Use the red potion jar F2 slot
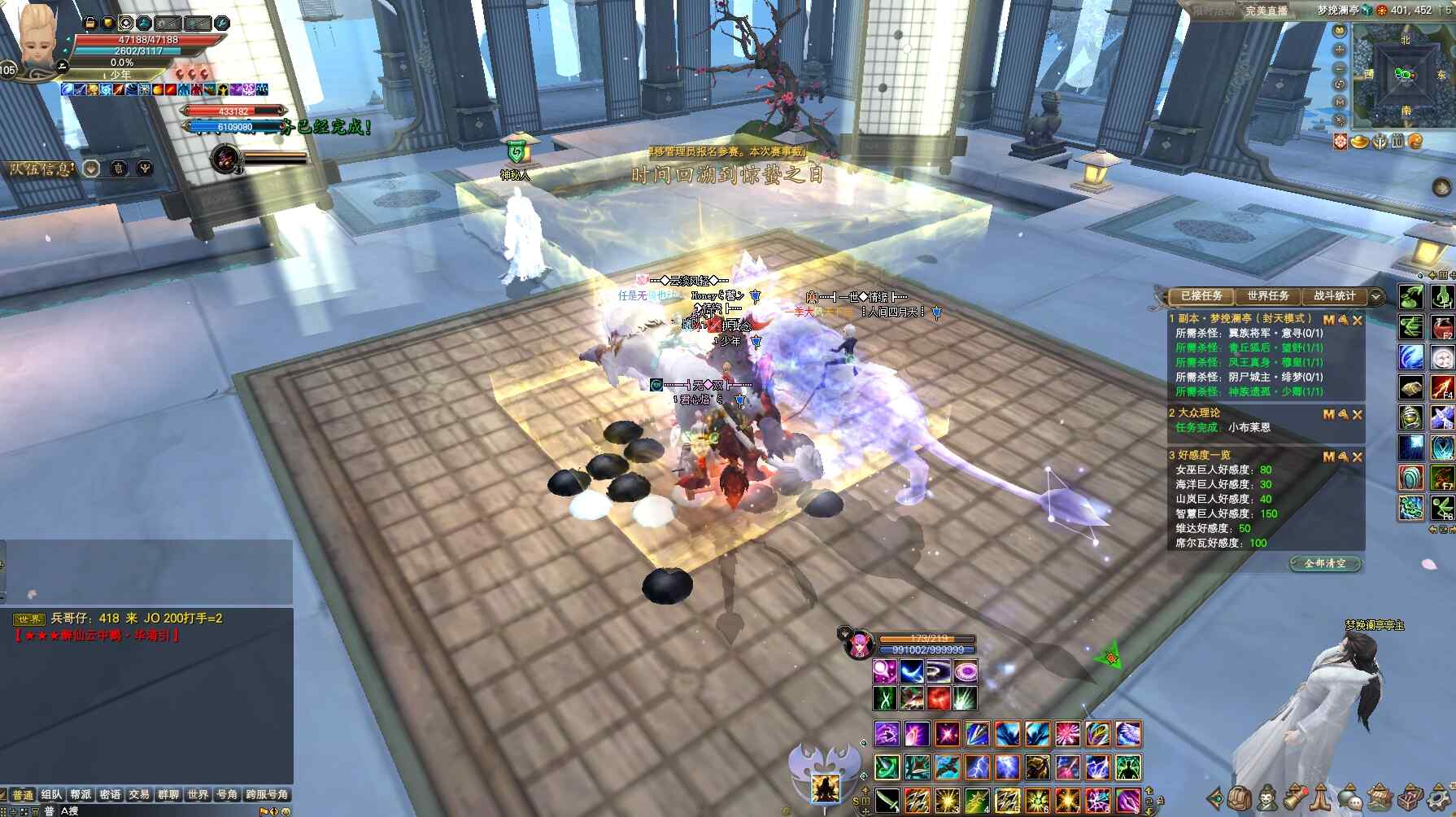Screen dimensions: 1456x817 point(1442,326)
